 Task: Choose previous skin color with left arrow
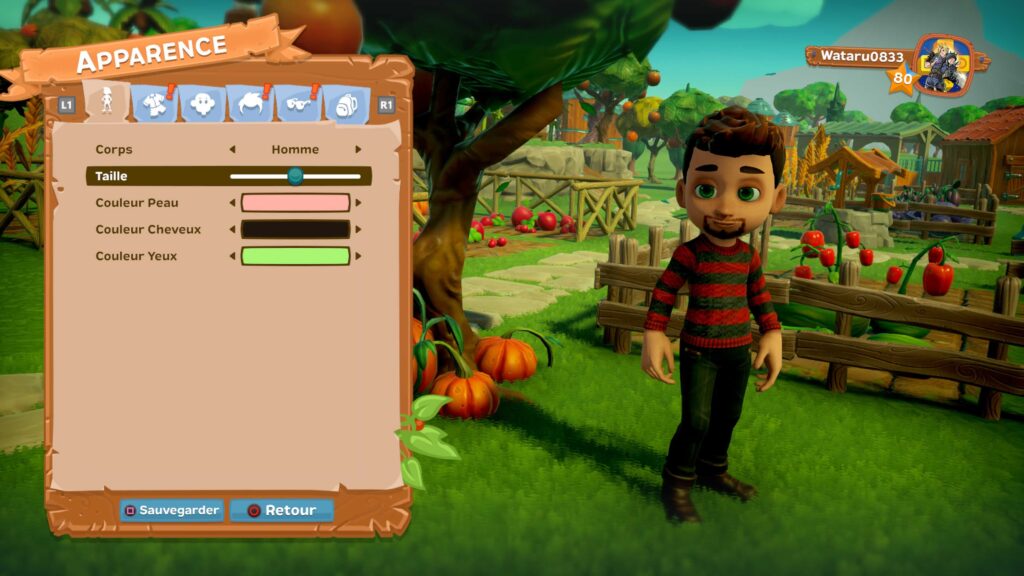tap(233, 203)
